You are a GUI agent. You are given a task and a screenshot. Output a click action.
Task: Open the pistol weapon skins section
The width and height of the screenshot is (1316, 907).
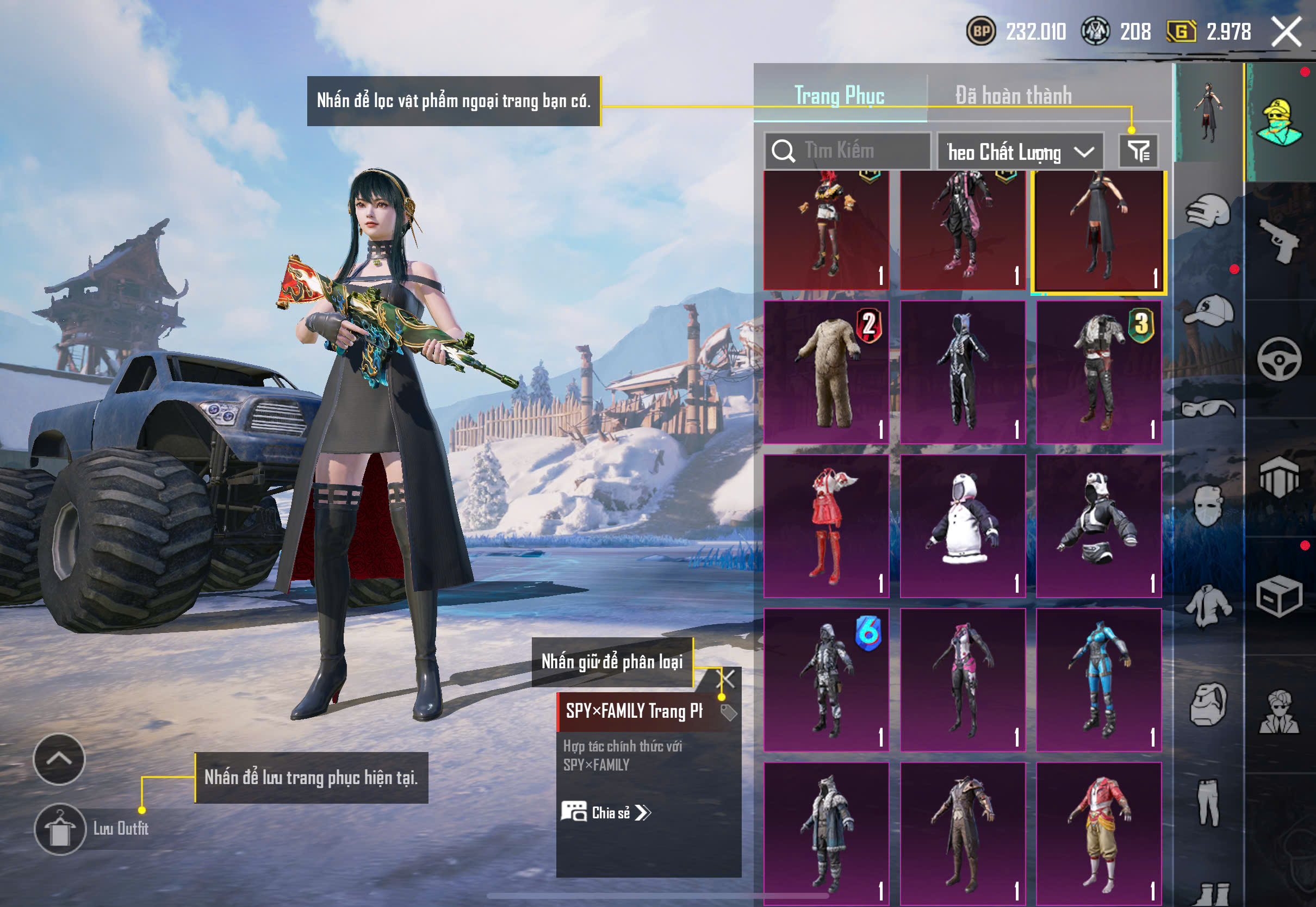coord(1279,240)
